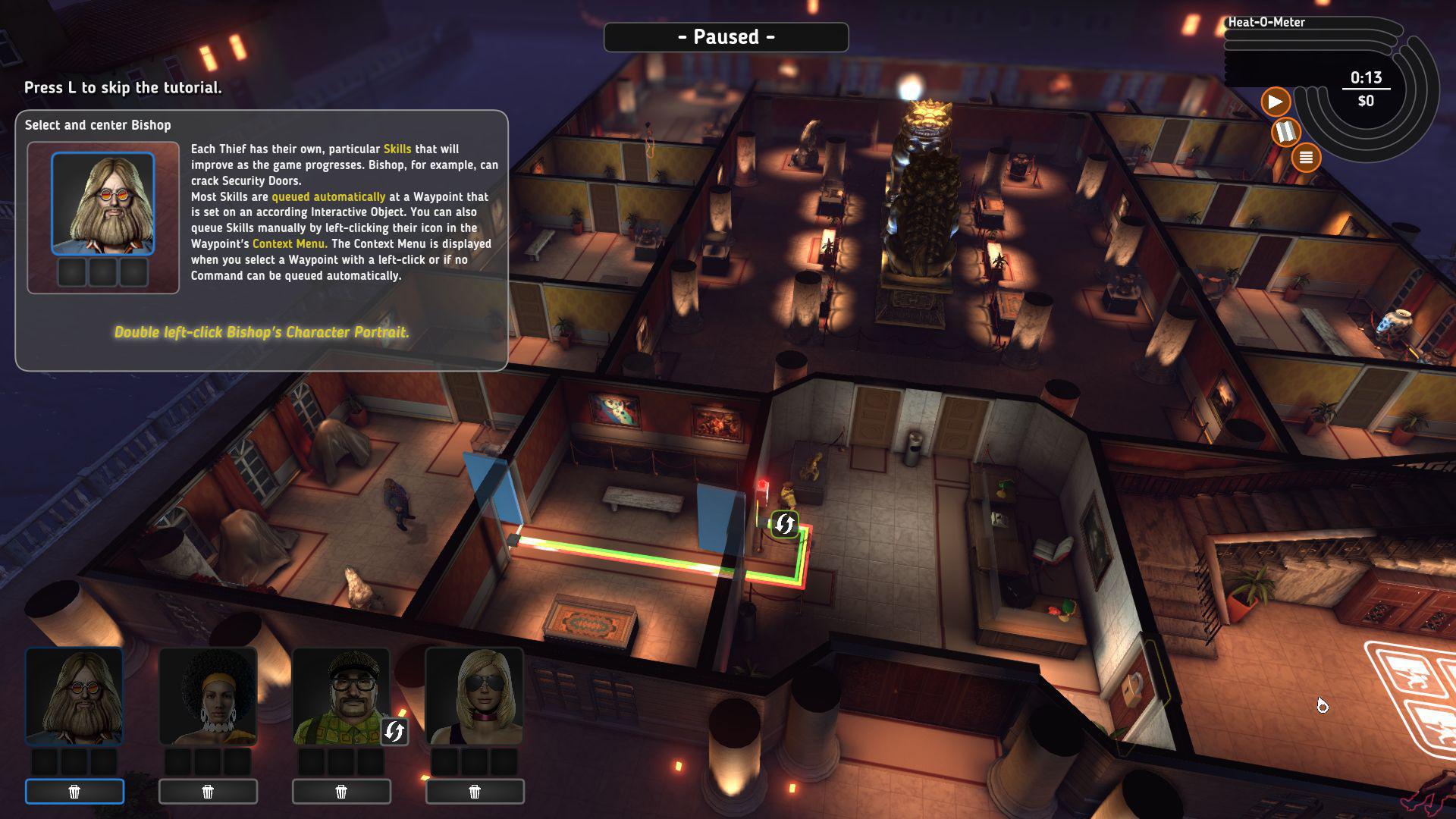Click the trash icon under Bishop's portrait
This screenshot has height=819, width=1456.
click(74, 791)
